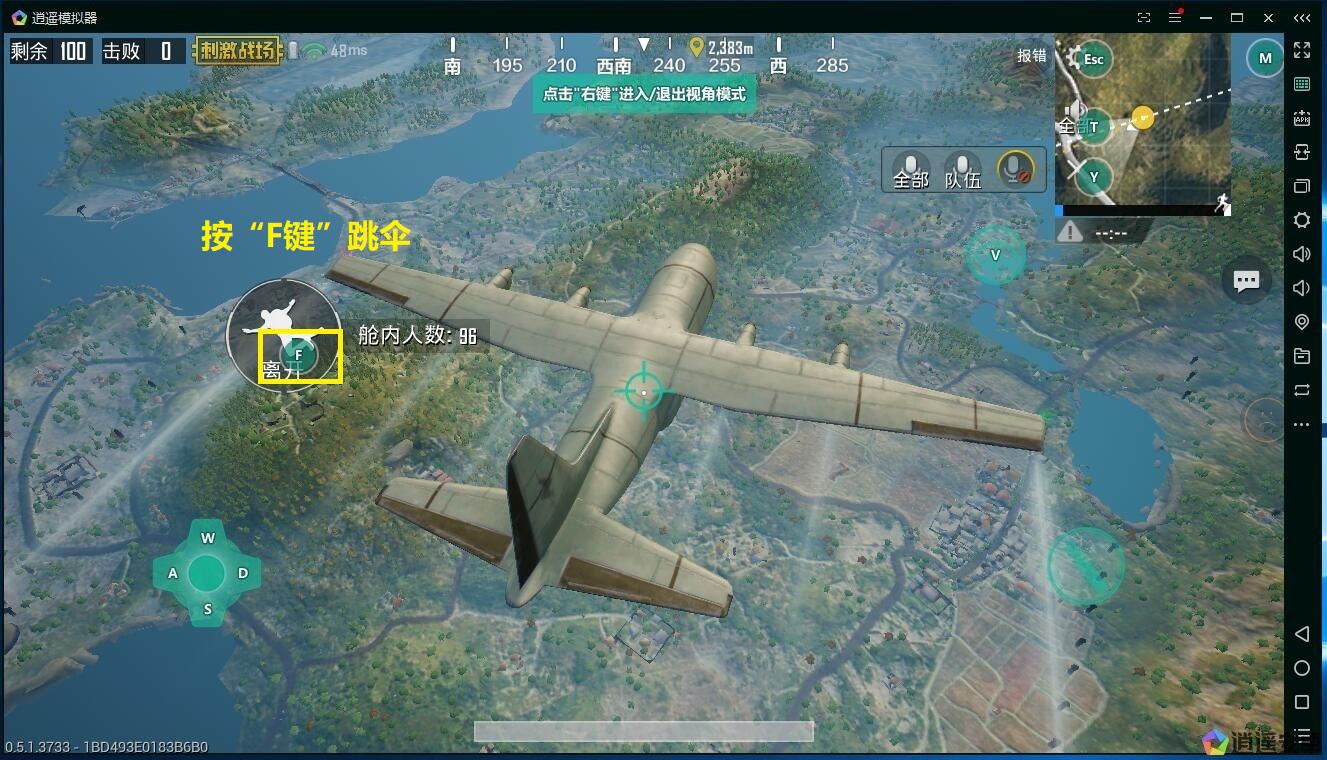Click the 报错 report error button
The image size is (1327, 760).
pos(1031,56)
